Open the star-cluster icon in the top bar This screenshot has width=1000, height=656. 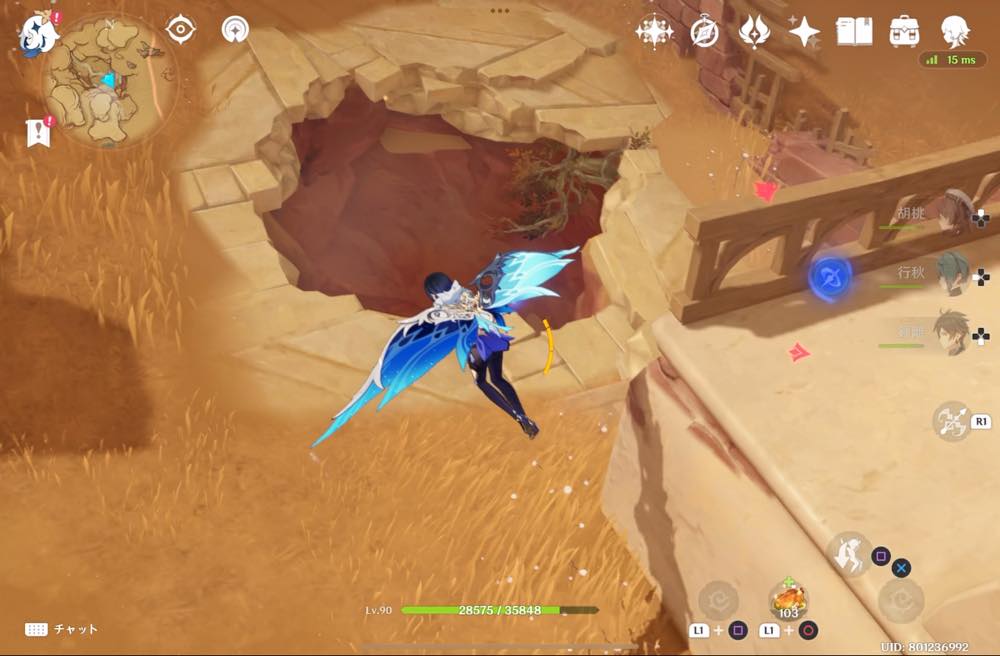pyautogui.click(x=654, y=32)
